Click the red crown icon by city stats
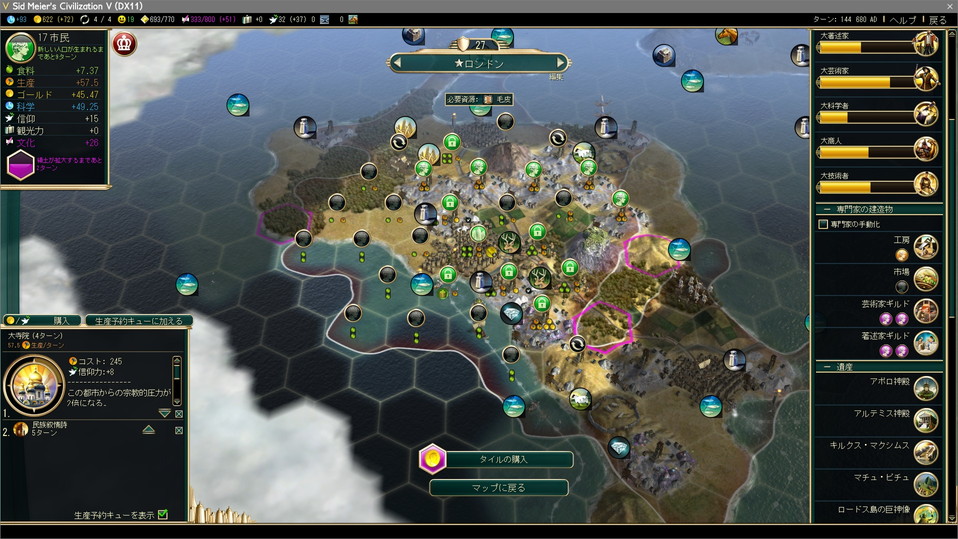Image resolution: width=958 pixels, height=539 pixels. pyautogui.click(x=126, y=45)
